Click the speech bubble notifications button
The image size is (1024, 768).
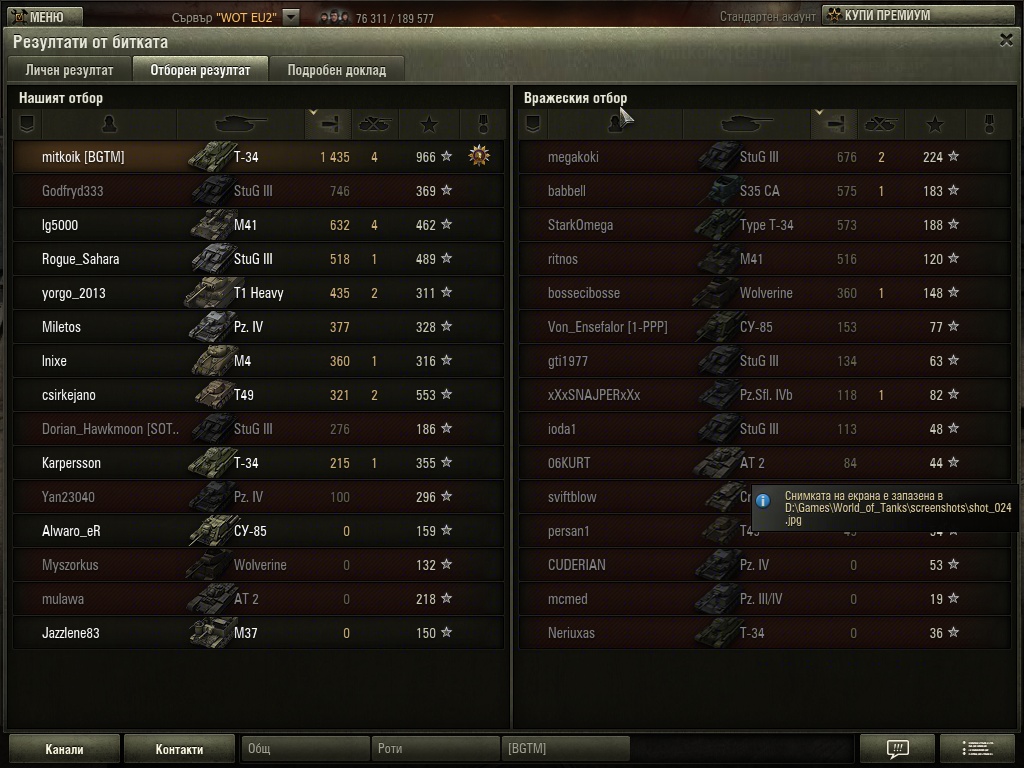click(x=897, y=749)
